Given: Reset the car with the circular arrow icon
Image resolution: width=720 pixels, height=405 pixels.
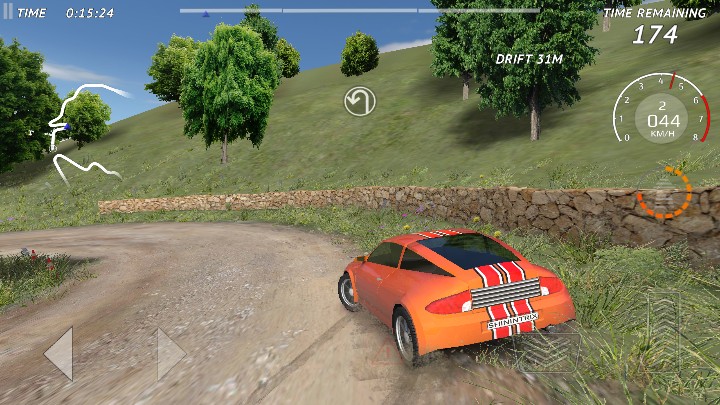Looking at the screenshot, I should tap(358, 101).
